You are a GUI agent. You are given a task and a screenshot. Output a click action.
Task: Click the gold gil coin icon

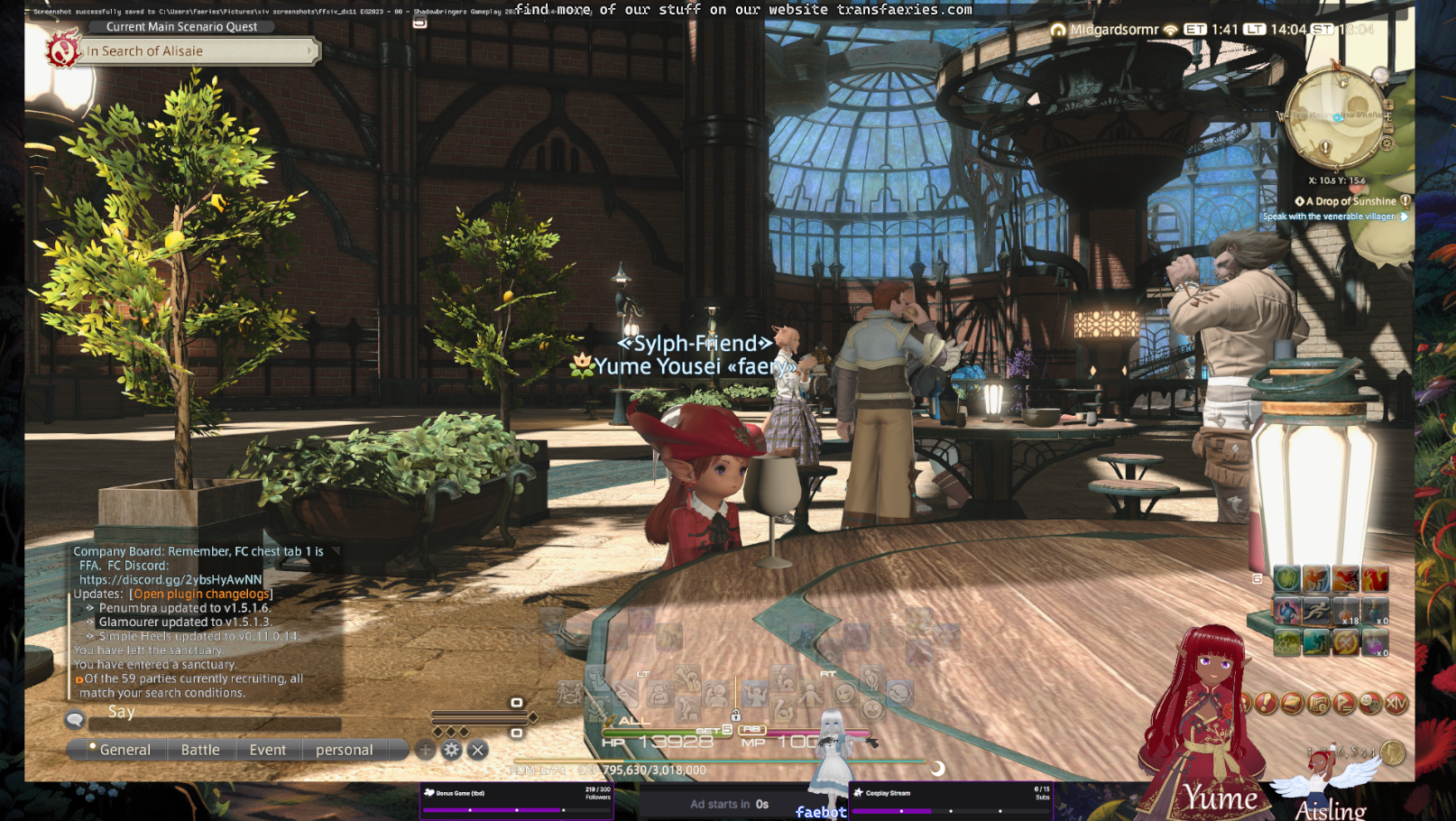click(1394, 752)
